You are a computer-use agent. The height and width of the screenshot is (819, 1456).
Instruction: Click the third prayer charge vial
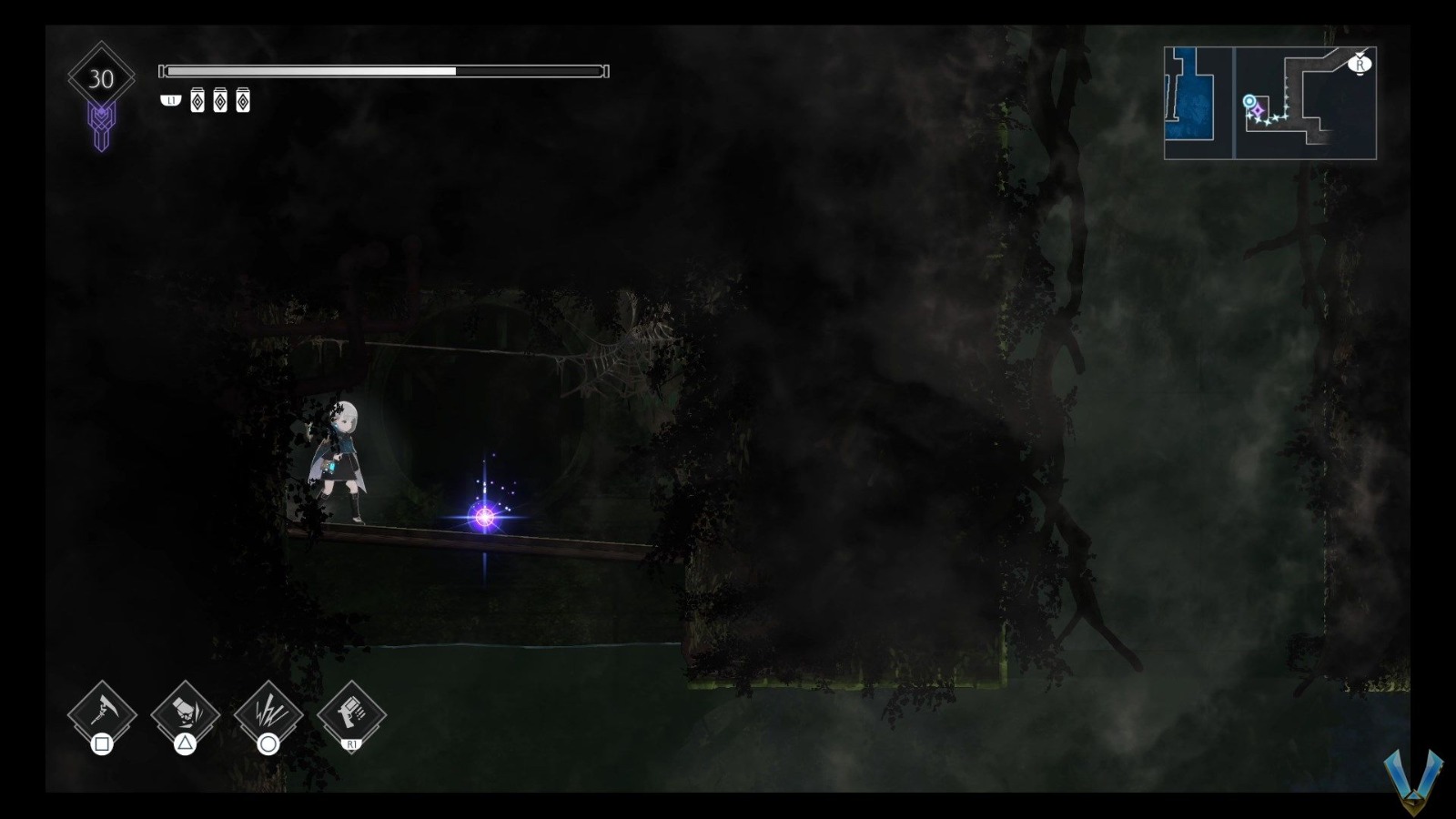242,100
